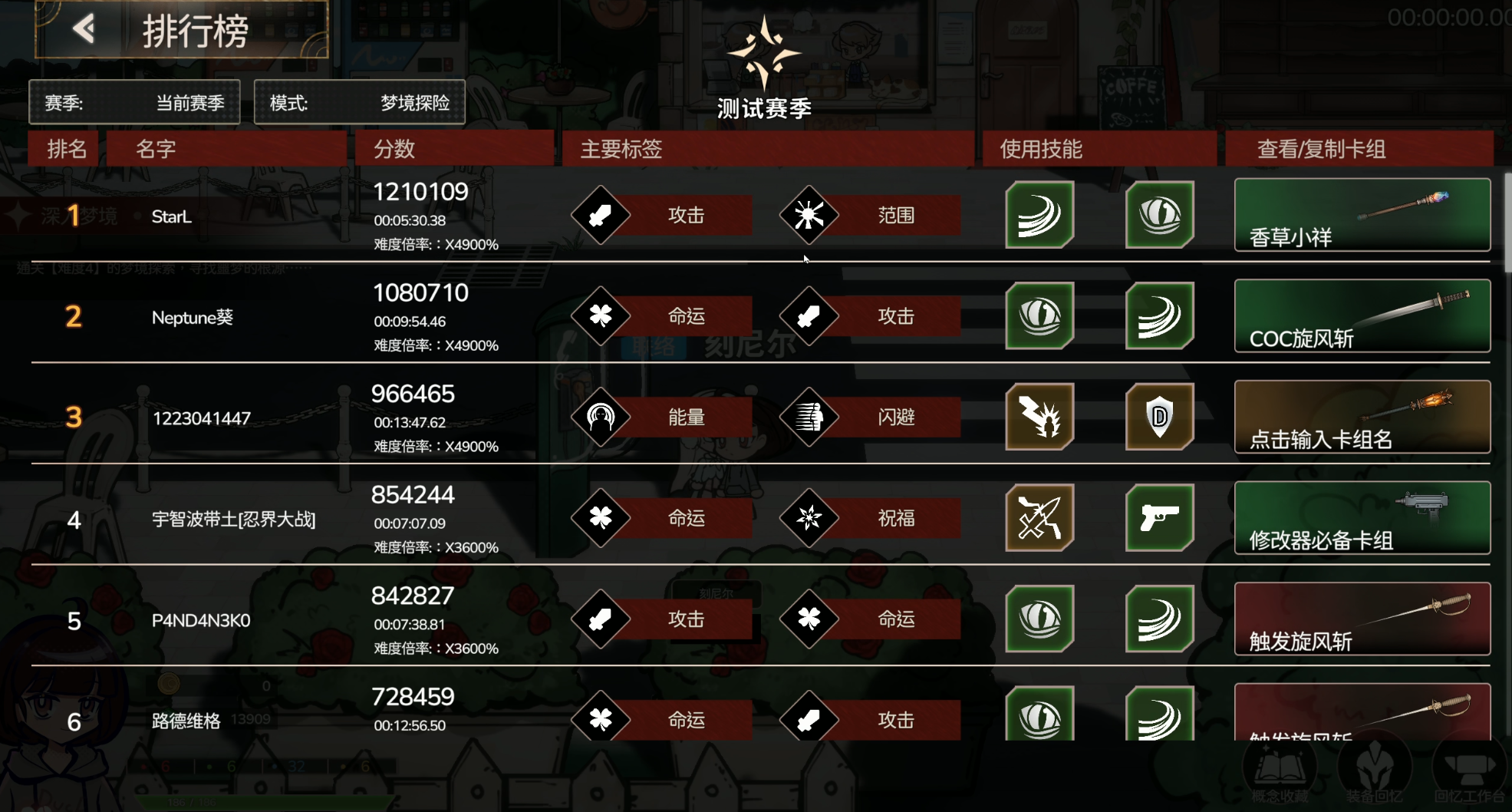
Task: Select StarL's whirlwind slash skill icon
Action: [x=1039, y=216]
